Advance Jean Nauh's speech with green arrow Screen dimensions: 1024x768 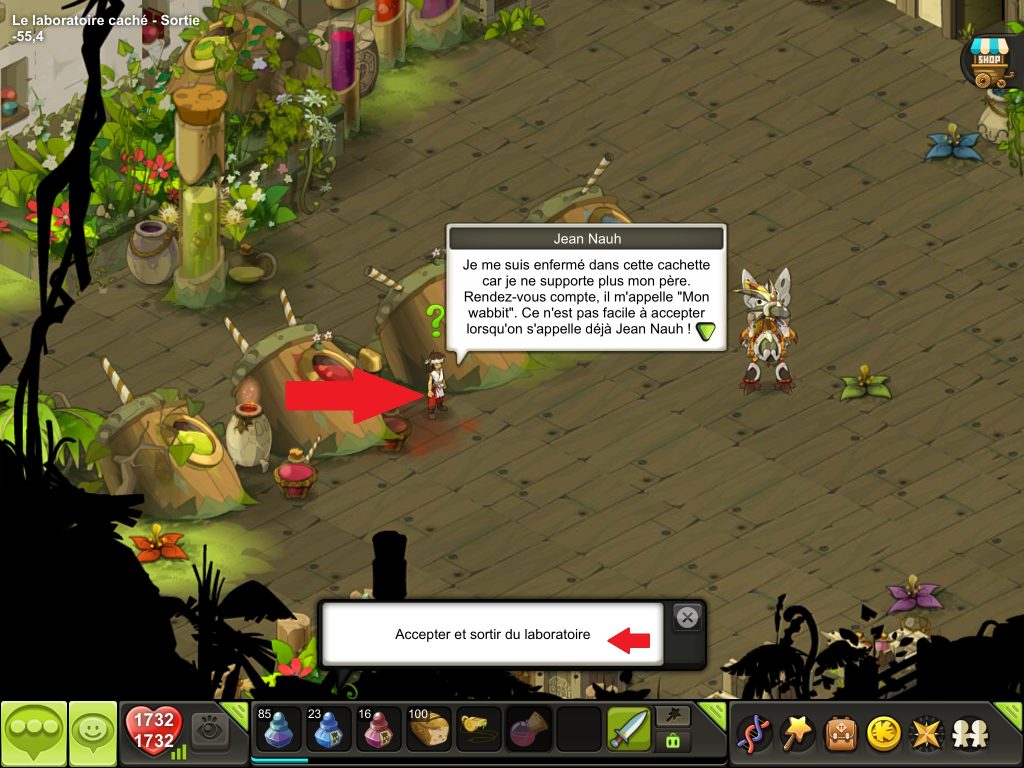click(x=707, y=332)
